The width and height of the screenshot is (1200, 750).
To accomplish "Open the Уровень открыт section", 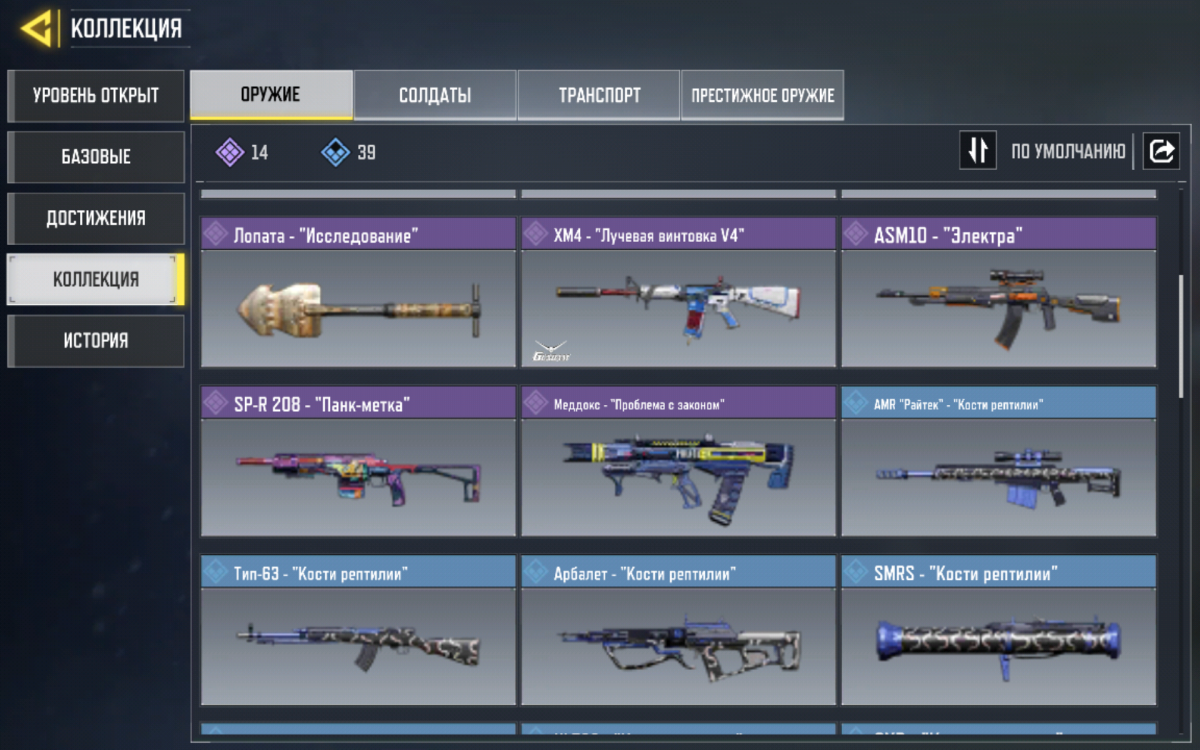I will click(96, 96).
